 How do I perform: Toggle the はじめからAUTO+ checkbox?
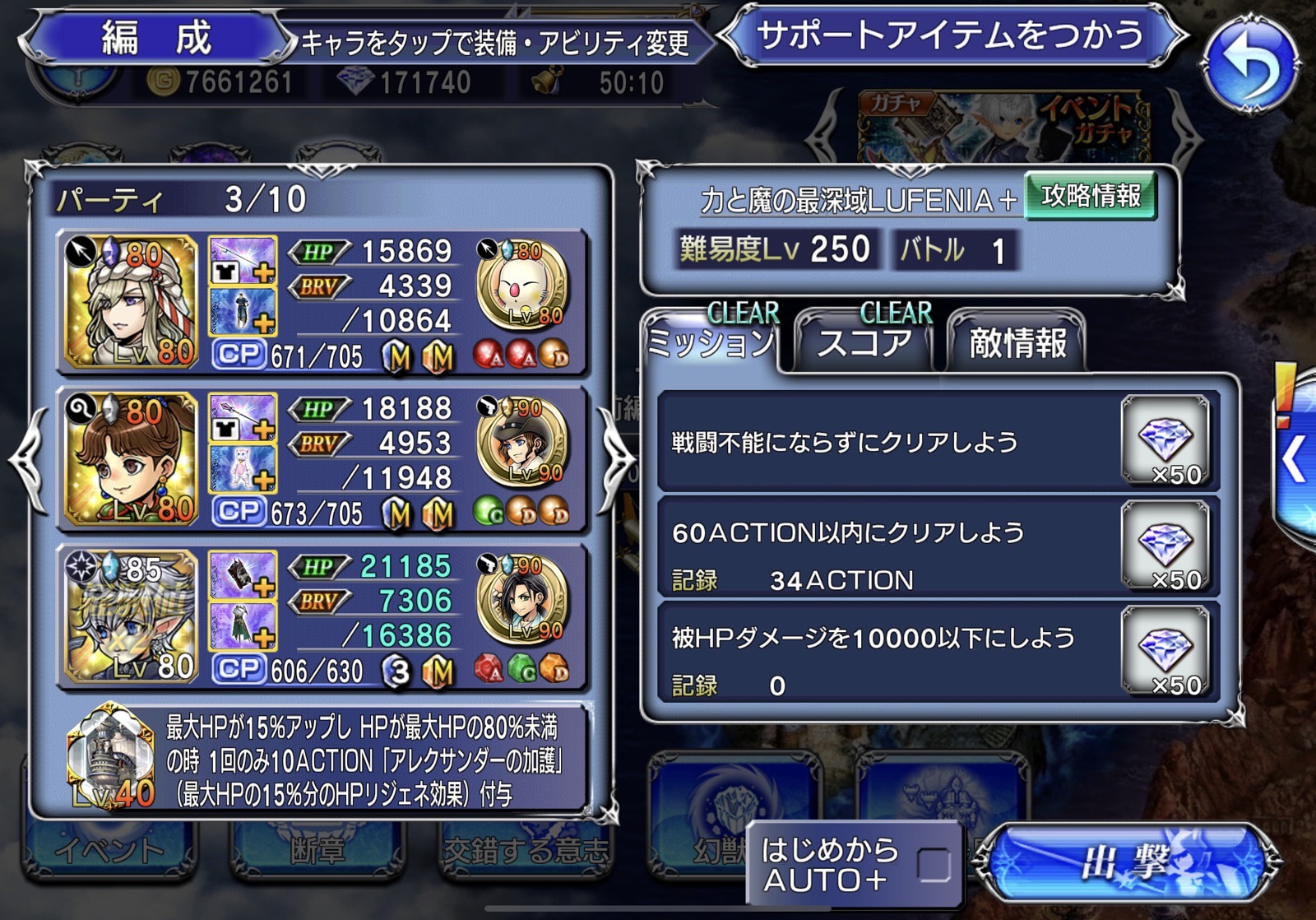coord(934,865)
